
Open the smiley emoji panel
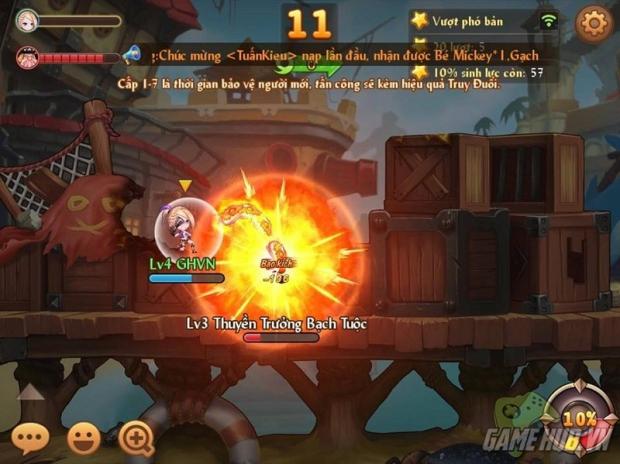click(x=84, y=437)
